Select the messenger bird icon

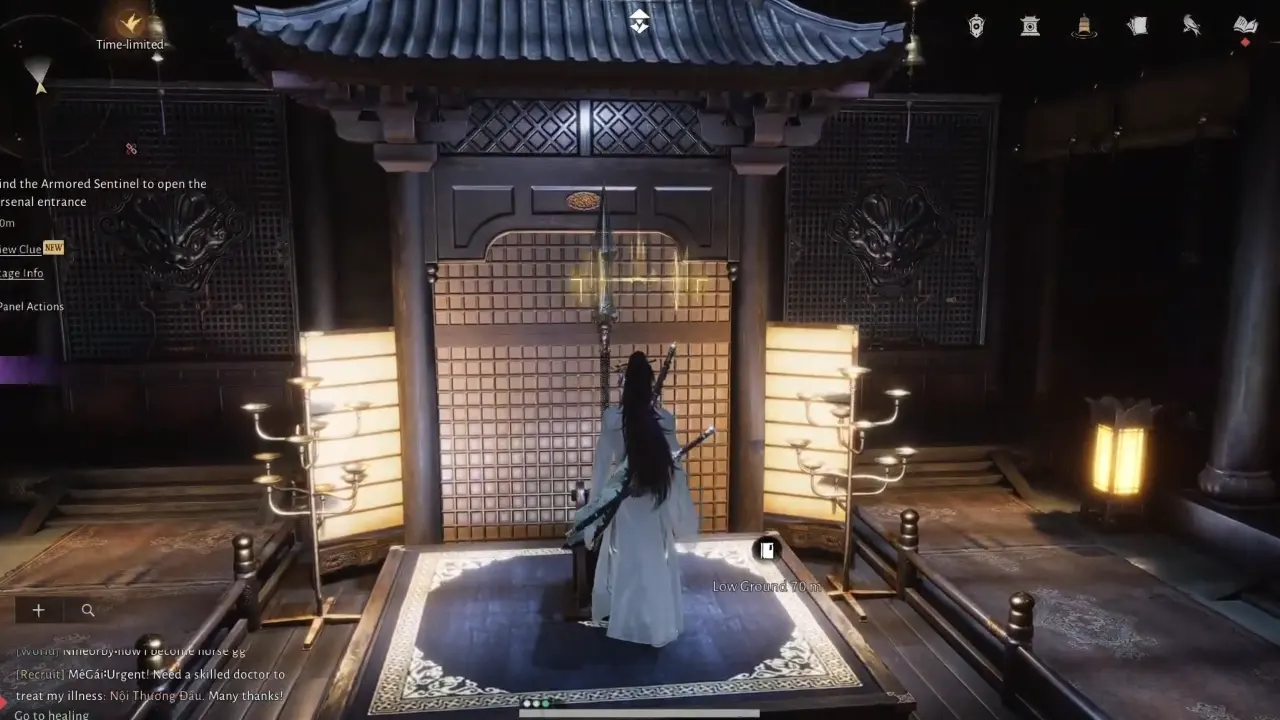(1191, 25)
